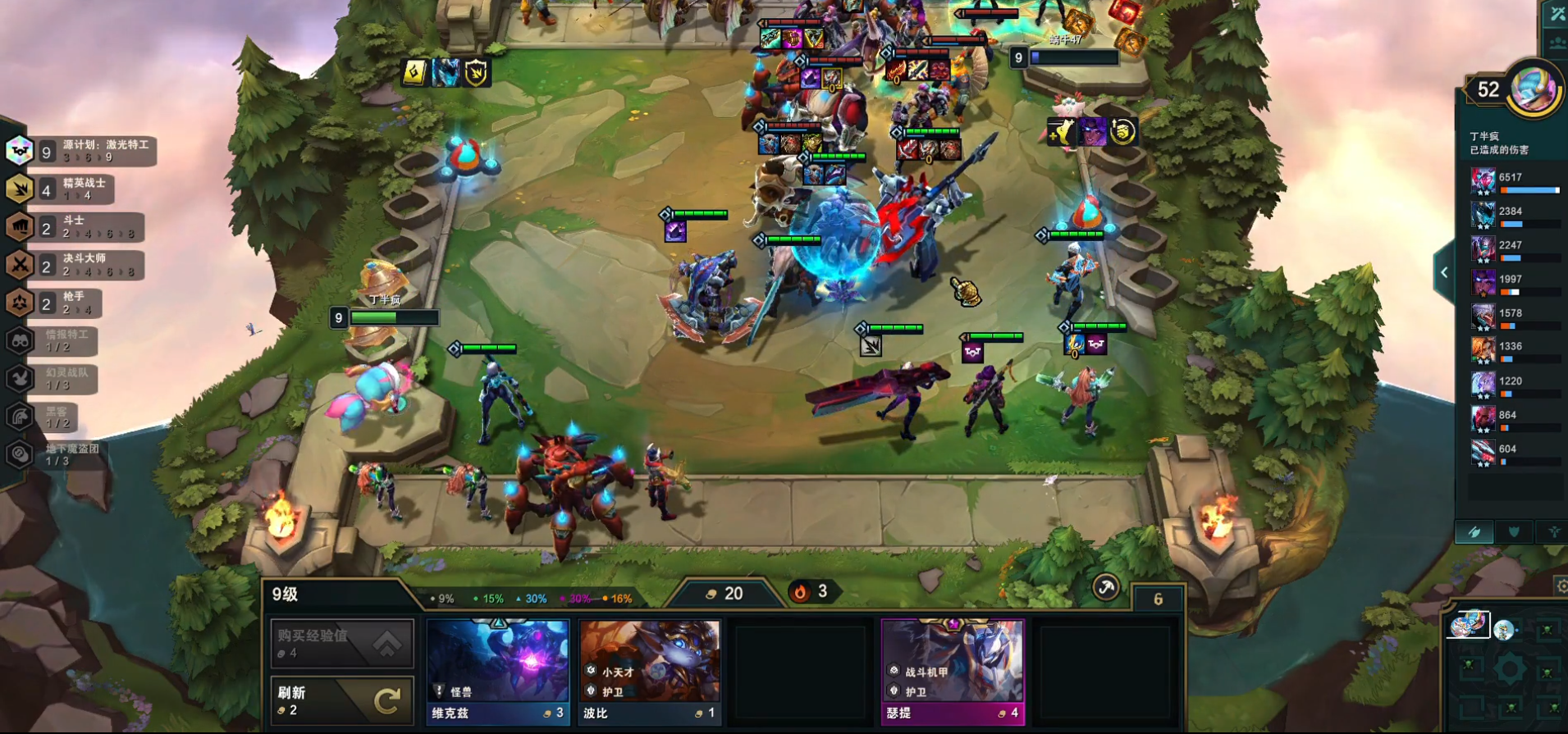Click the player avatar portrait showing 52 health

click(1534, 87)
